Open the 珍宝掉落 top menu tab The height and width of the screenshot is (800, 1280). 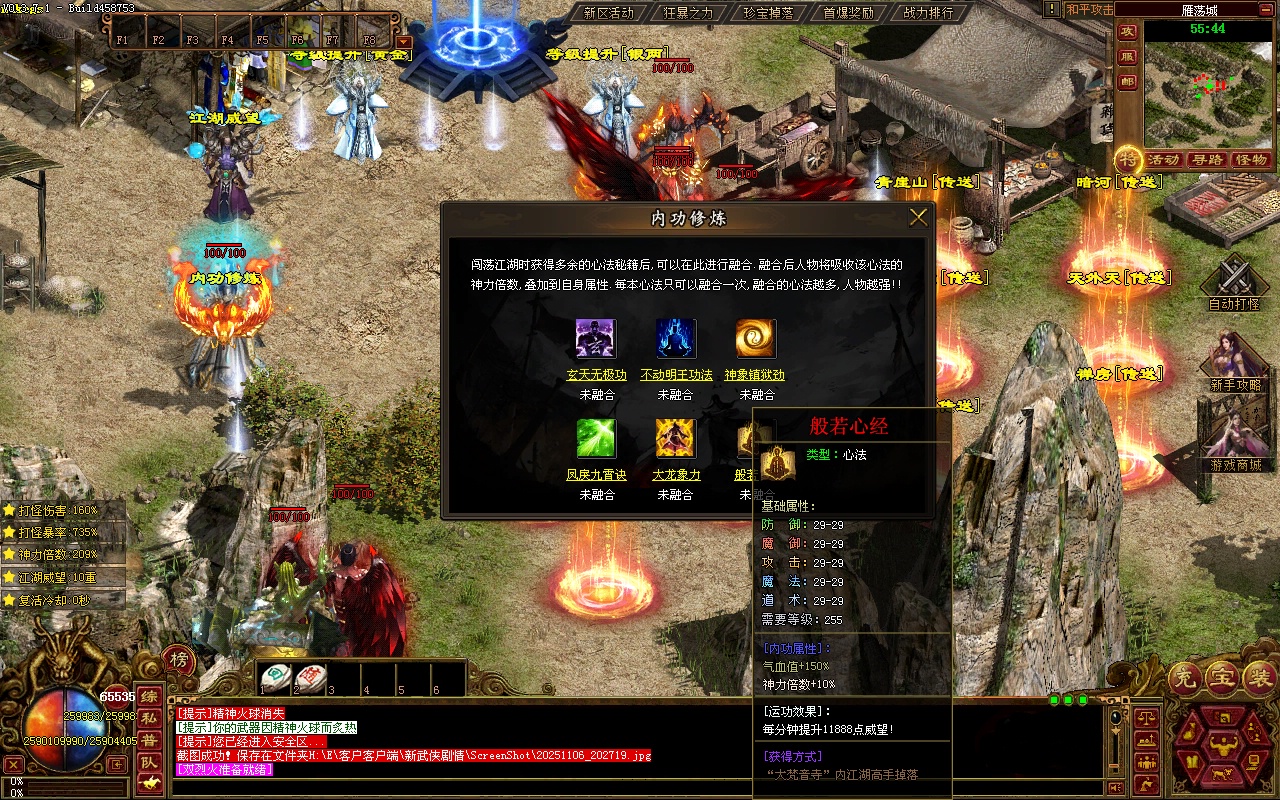click(x=768, y=13)
